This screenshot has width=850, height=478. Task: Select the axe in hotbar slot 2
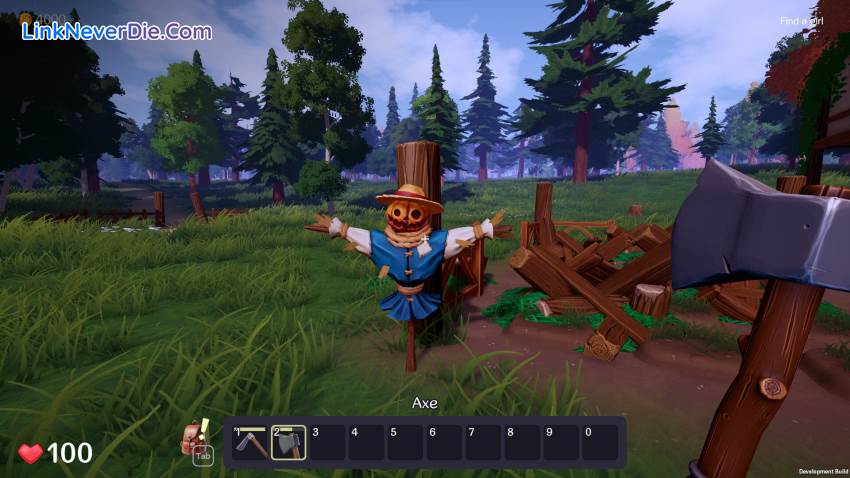tap(289, 442)
